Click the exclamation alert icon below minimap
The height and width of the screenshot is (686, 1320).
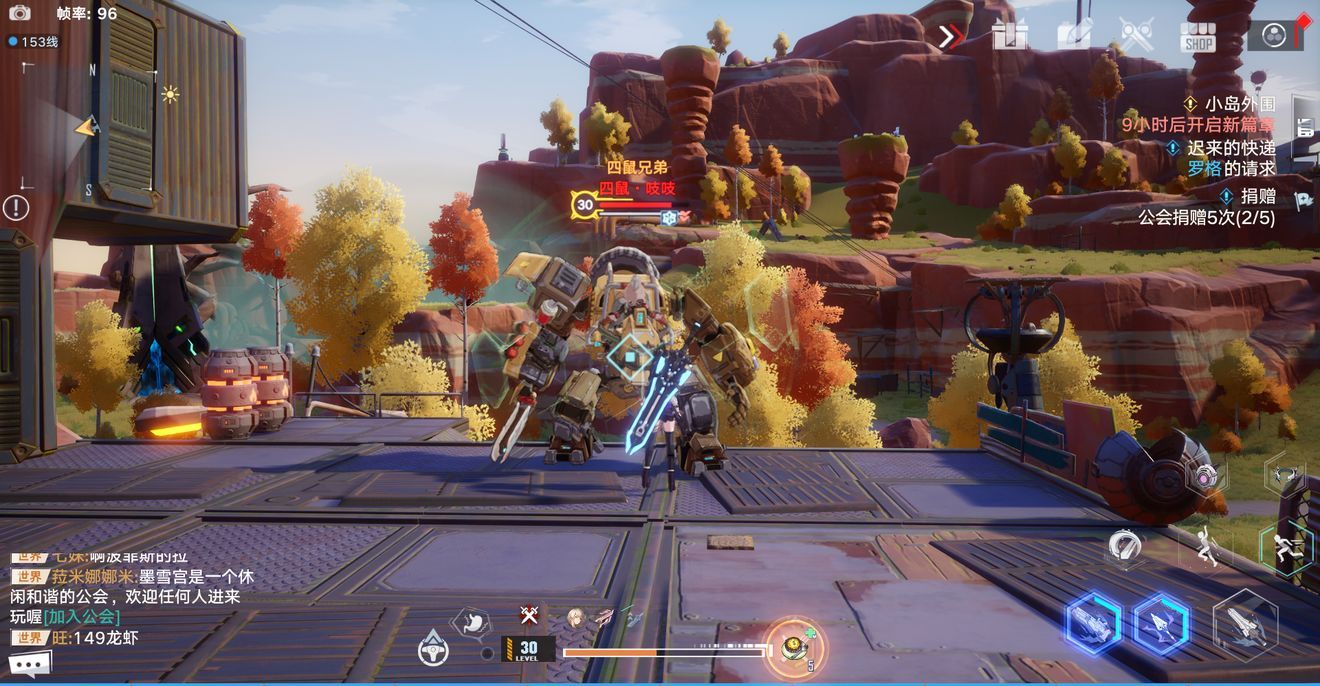(x=16, y=208)
